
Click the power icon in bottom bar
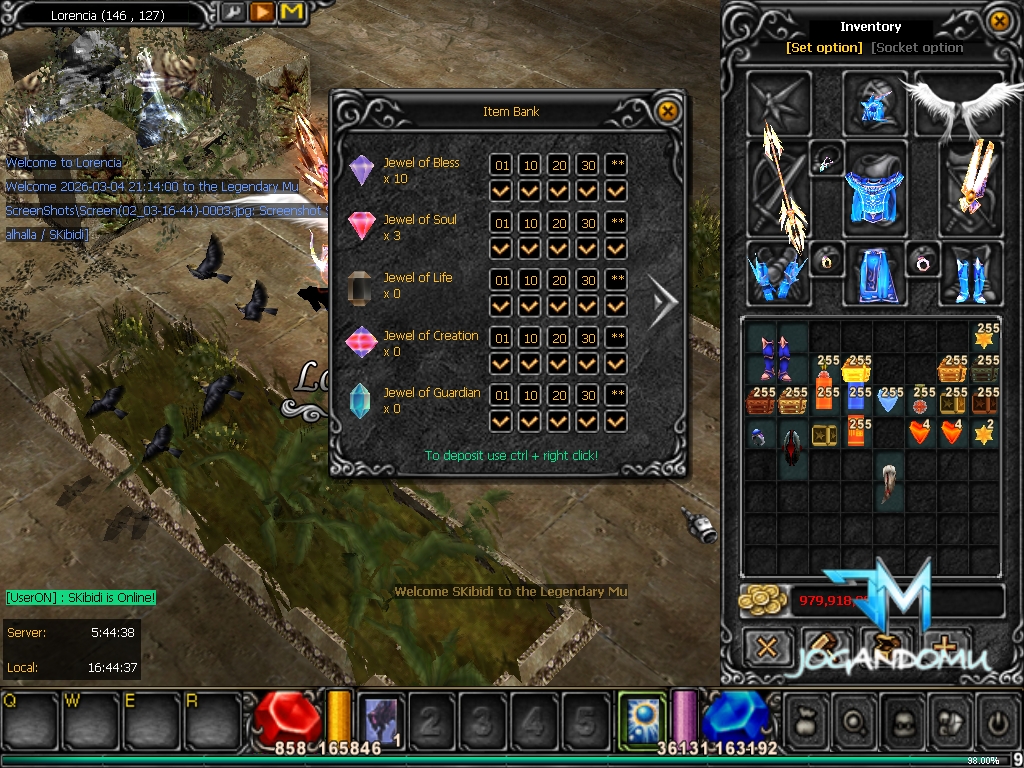998,719
